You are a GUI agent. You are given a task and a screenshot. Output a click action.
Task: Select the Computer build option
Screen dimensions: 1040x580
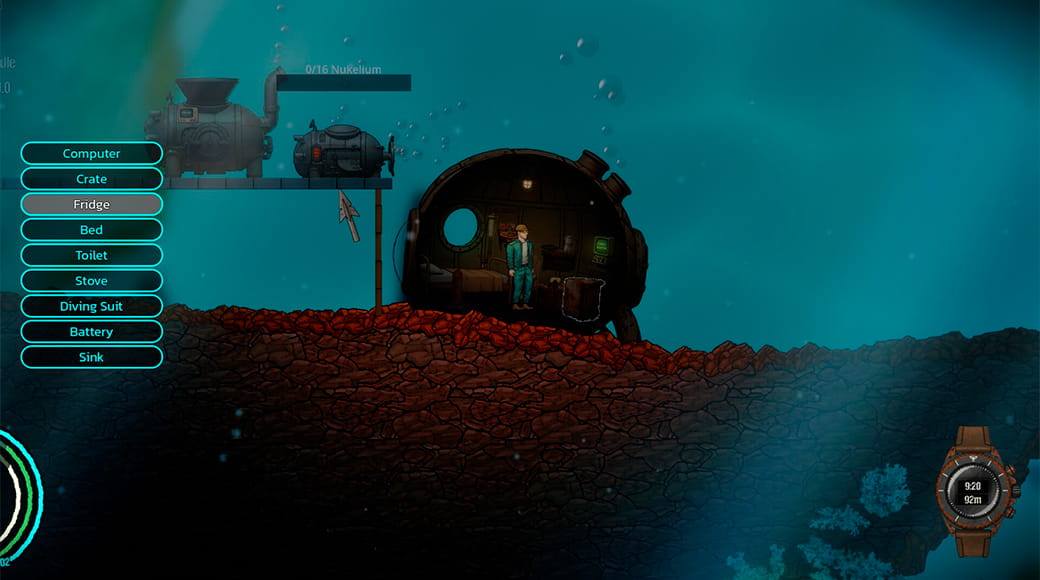coord(91,153)
